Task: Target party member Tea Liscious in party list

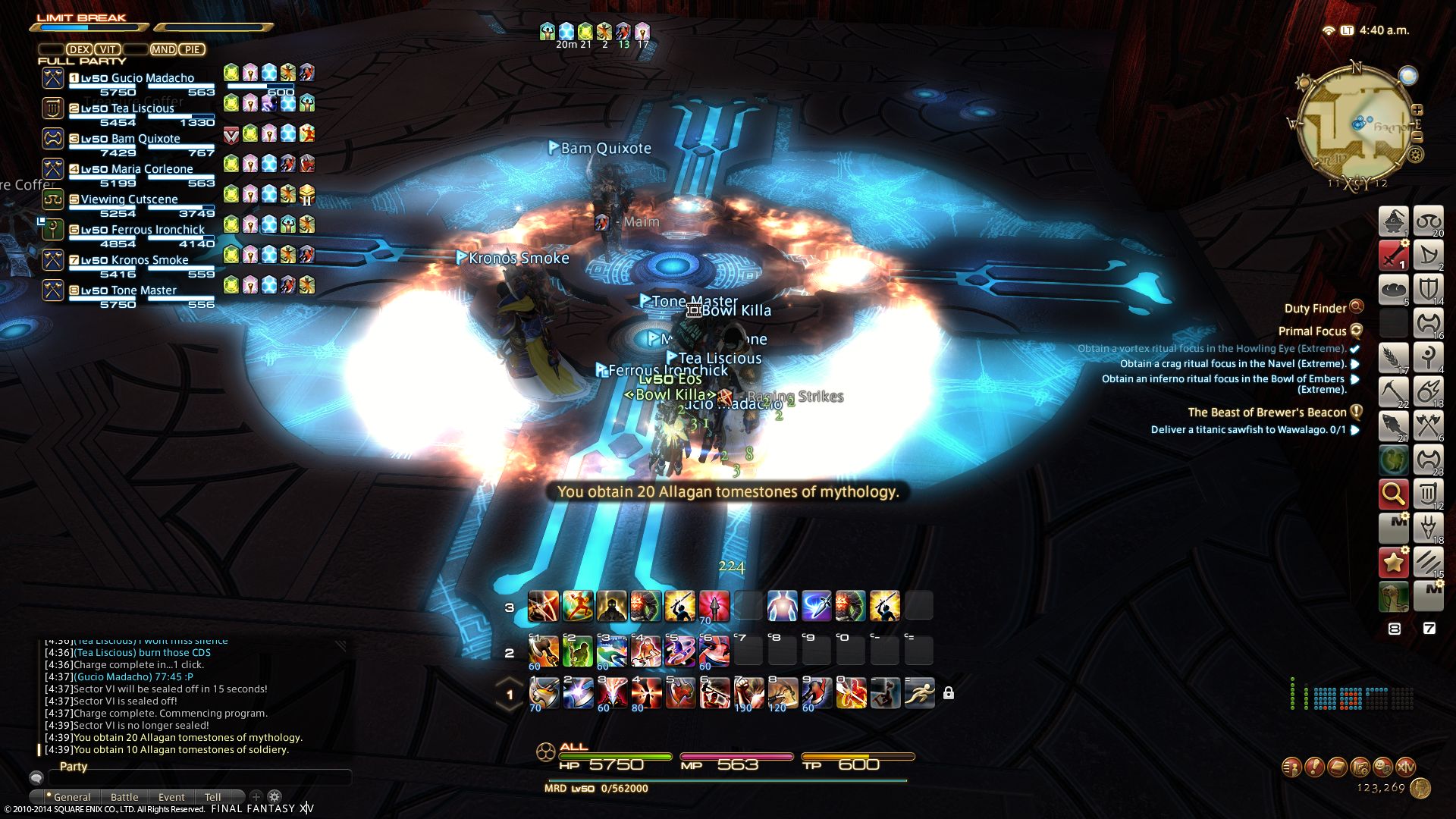Action: 127,108
